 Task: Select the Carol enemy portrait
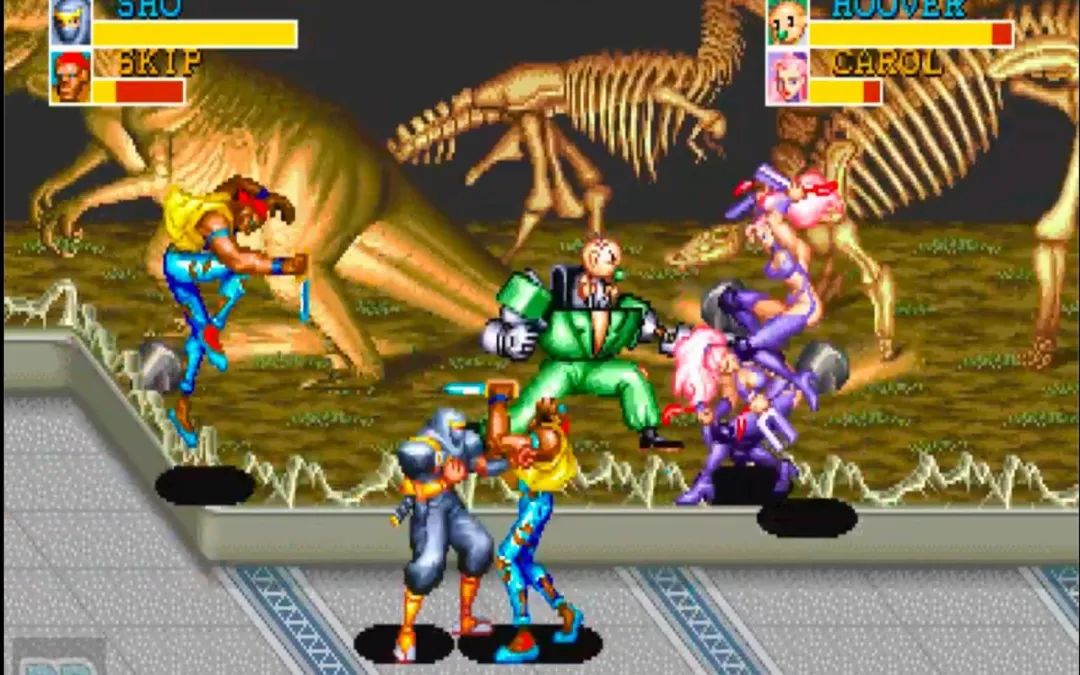coord(787,77)
